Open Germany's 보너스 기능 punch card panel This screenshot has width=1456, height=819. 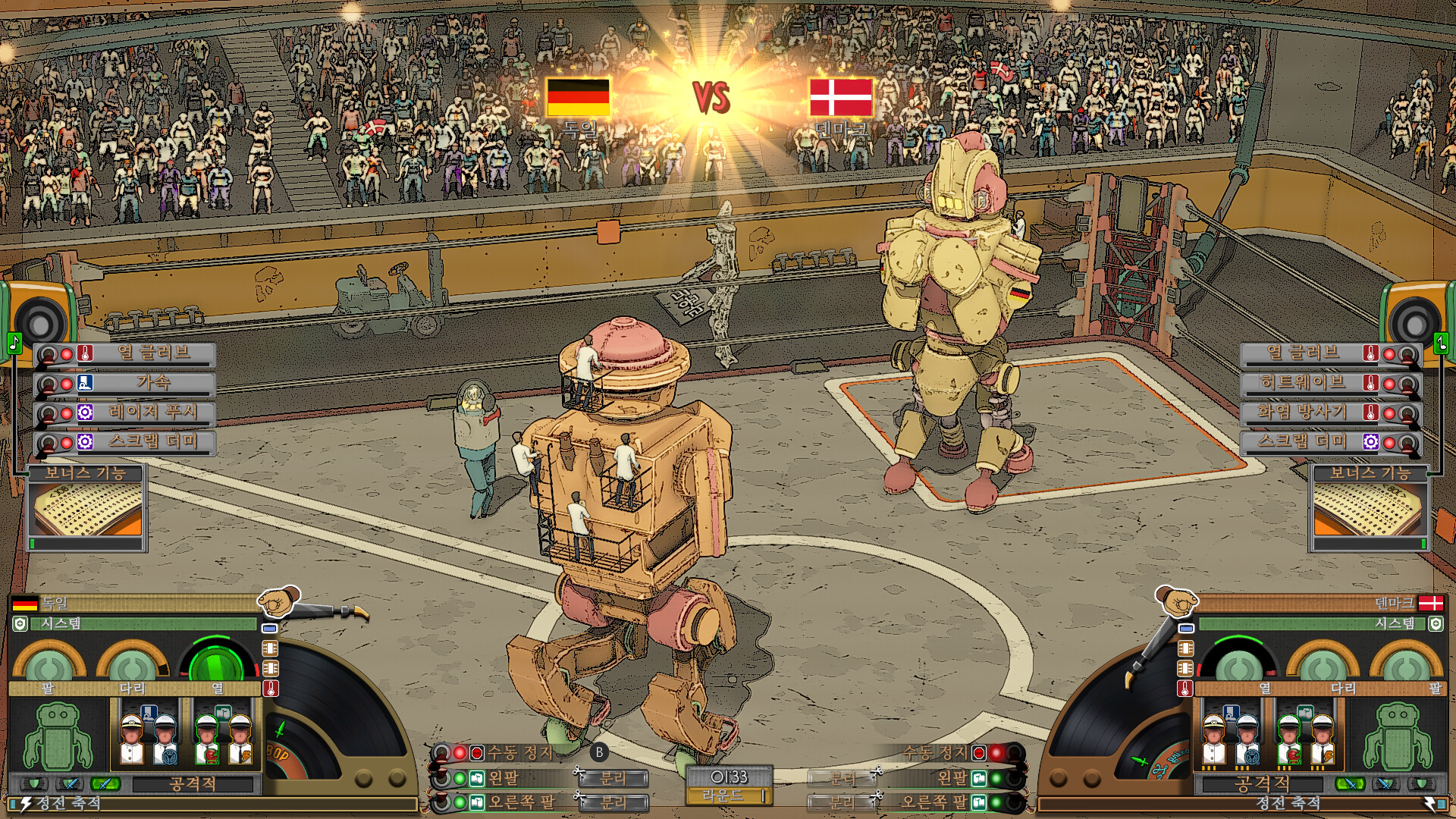pos(87,510)
